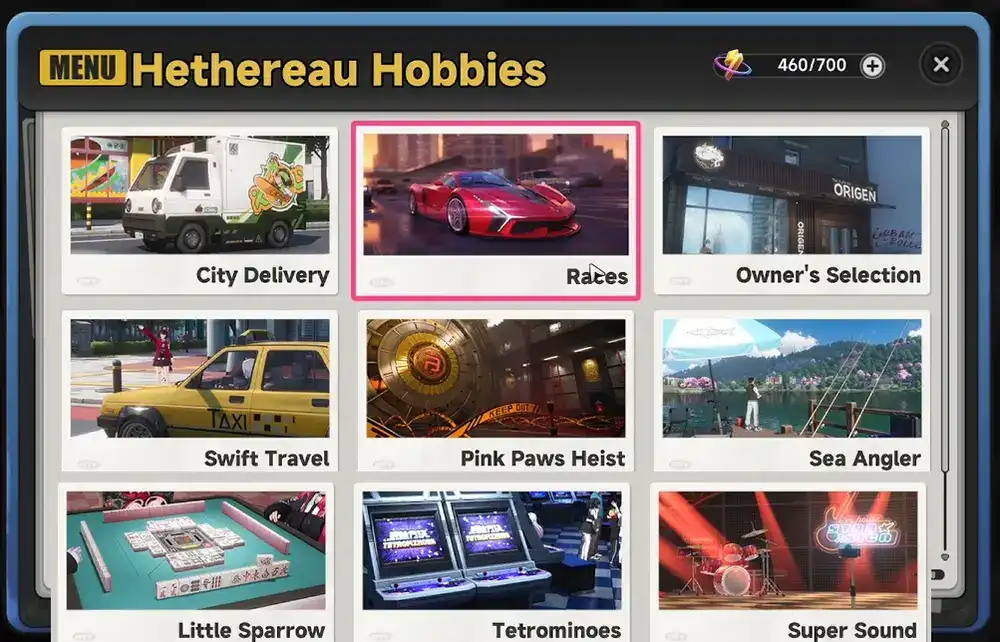
Task: Open the Owner's Selection hobby
Action: pyautogui.click(x=792, y=210)
